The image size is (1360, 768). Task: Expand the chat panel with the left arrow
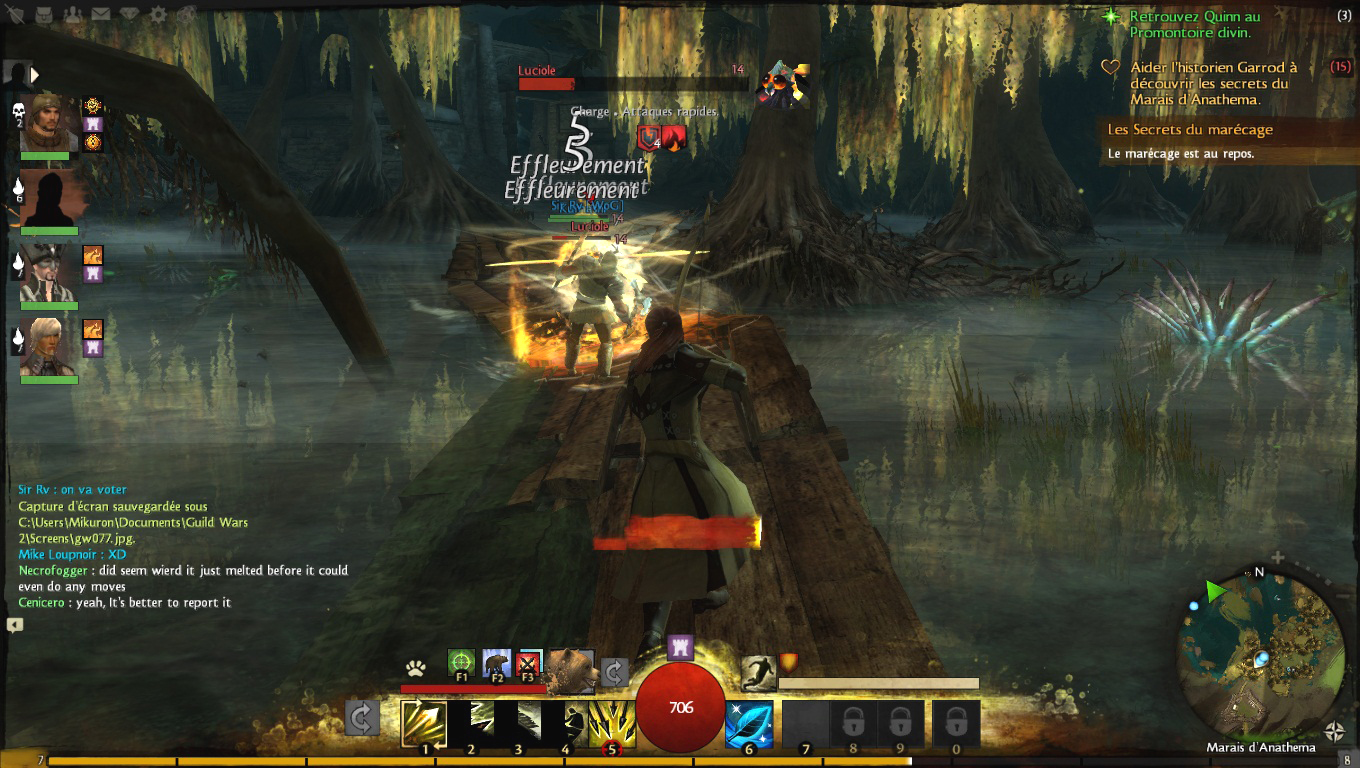click(14, 625)
